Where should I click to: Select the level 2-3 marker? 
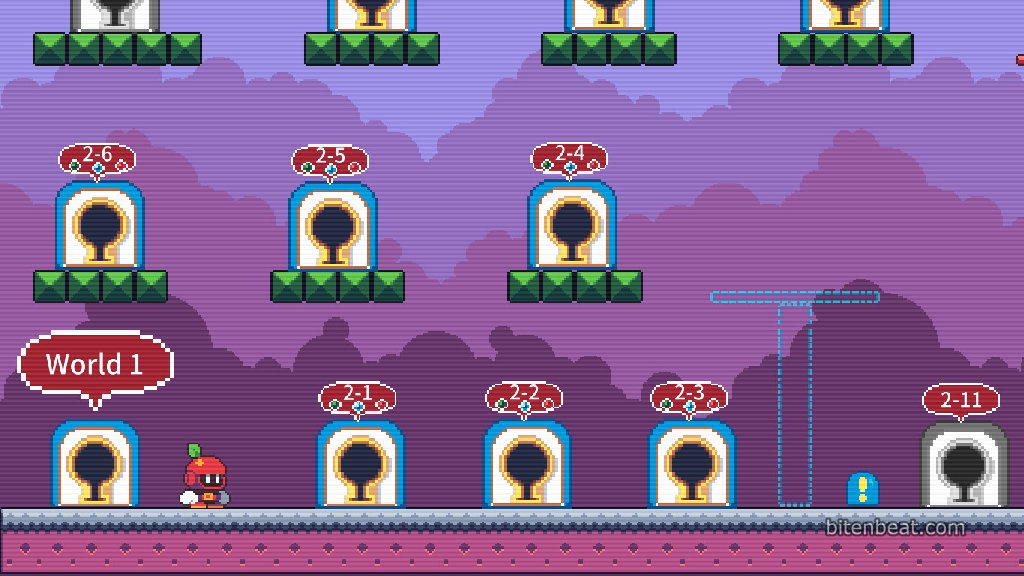click(690, 397)
